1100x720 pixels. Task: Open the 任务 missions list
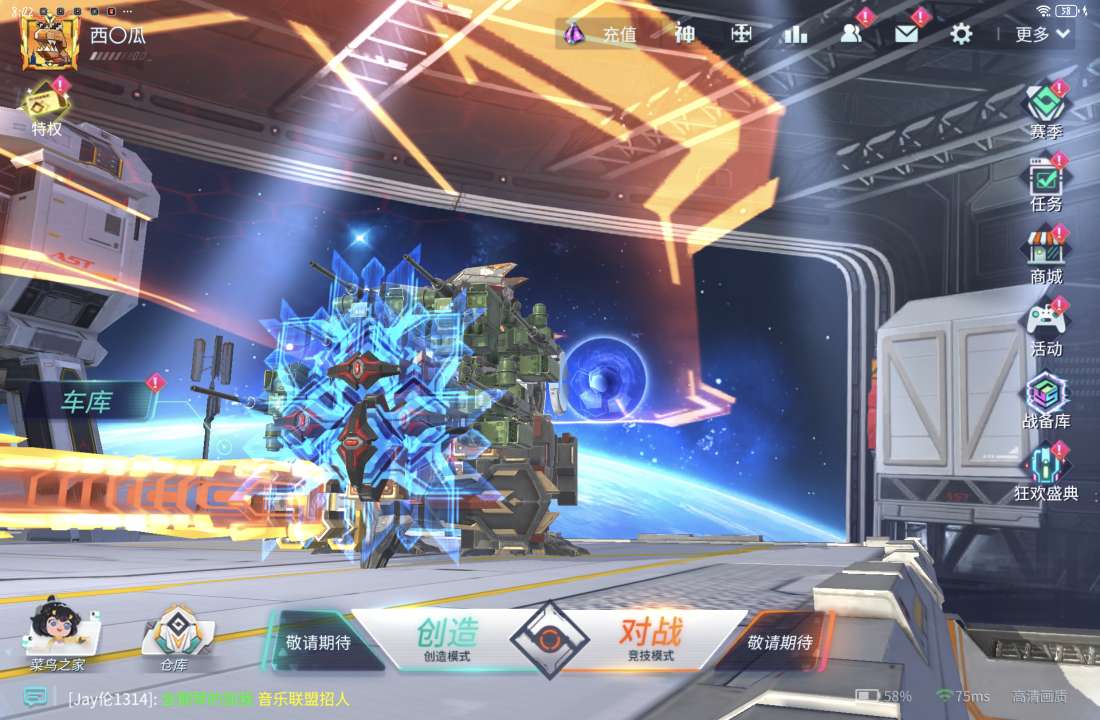tap(1046, 186)
